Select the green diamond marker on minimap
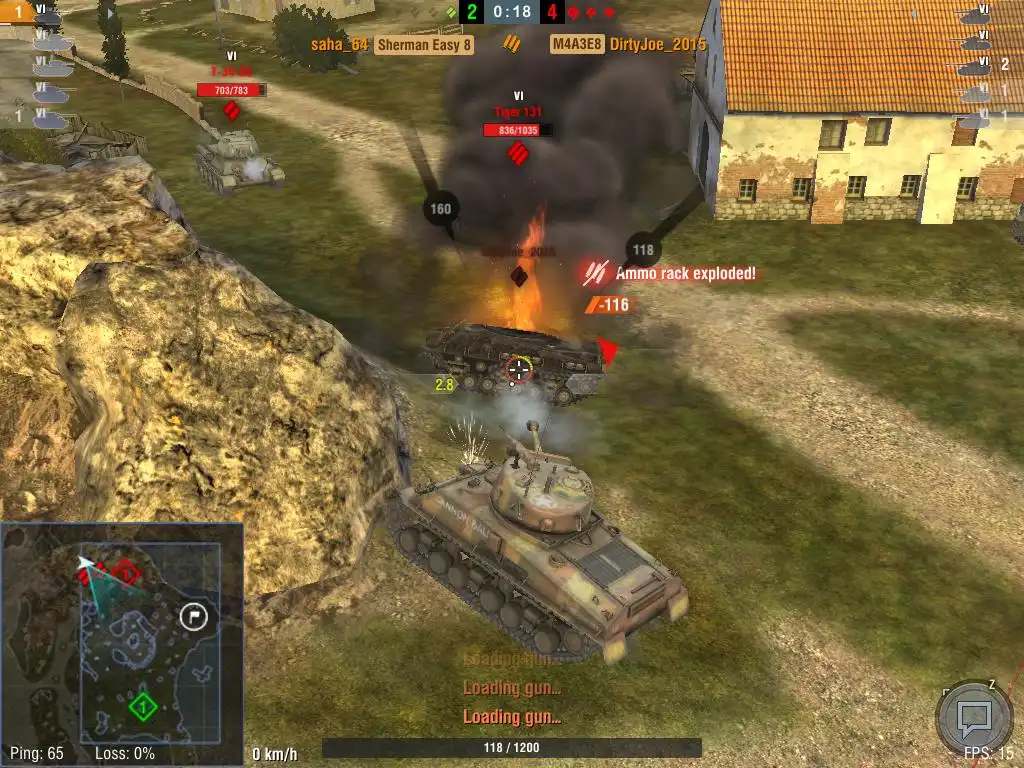 pos(143,708)
